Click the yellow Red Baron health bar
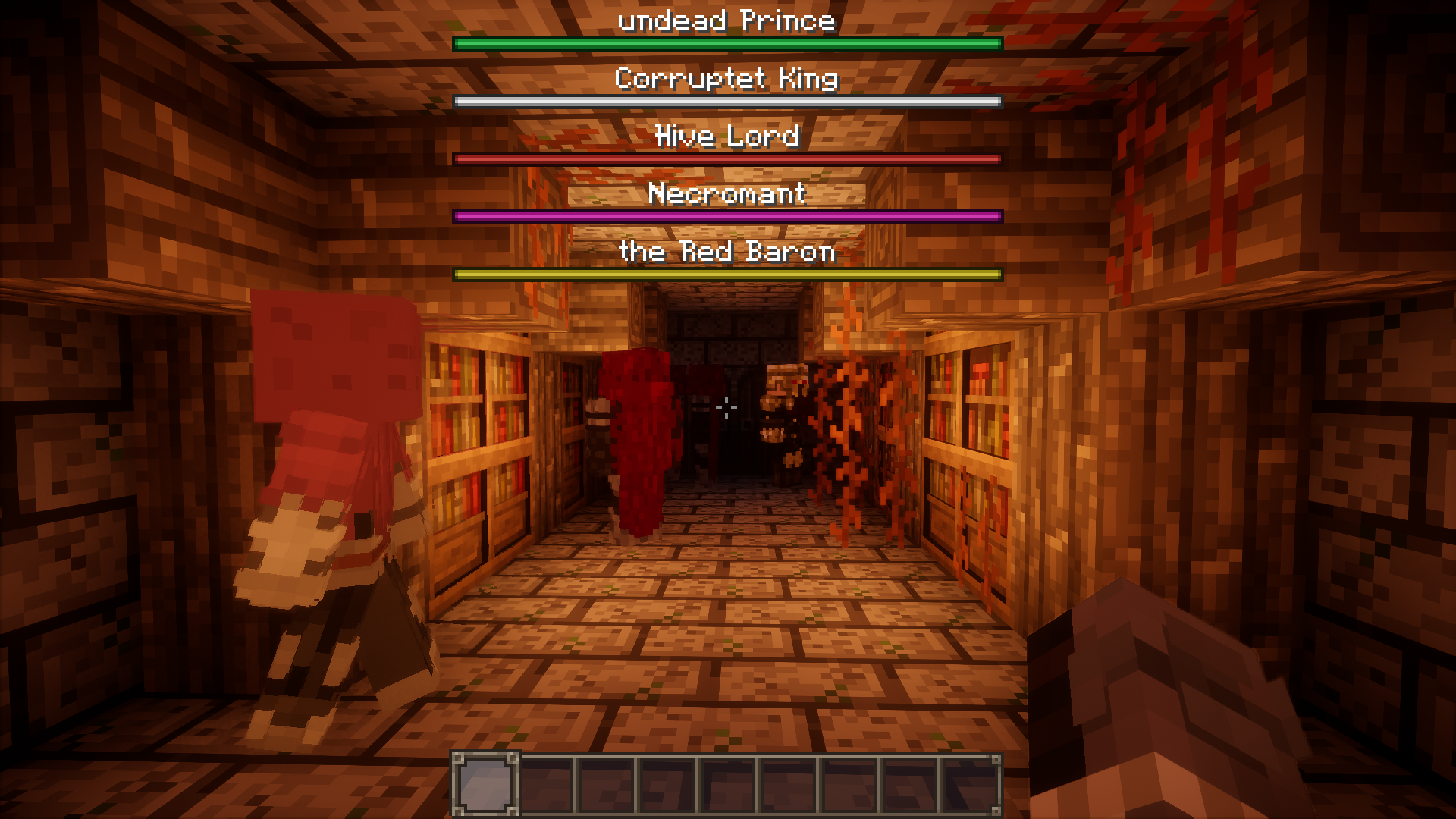This screenshot has height=819, width=1456. (726, 274)
